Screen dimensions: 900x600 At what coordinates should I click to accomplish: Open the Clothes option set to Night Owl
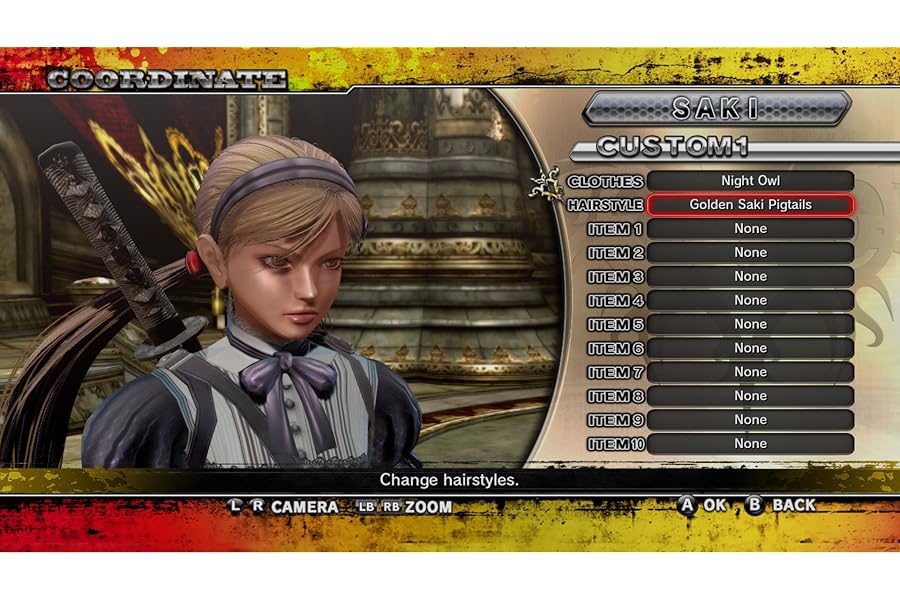[x=750, y=181]
